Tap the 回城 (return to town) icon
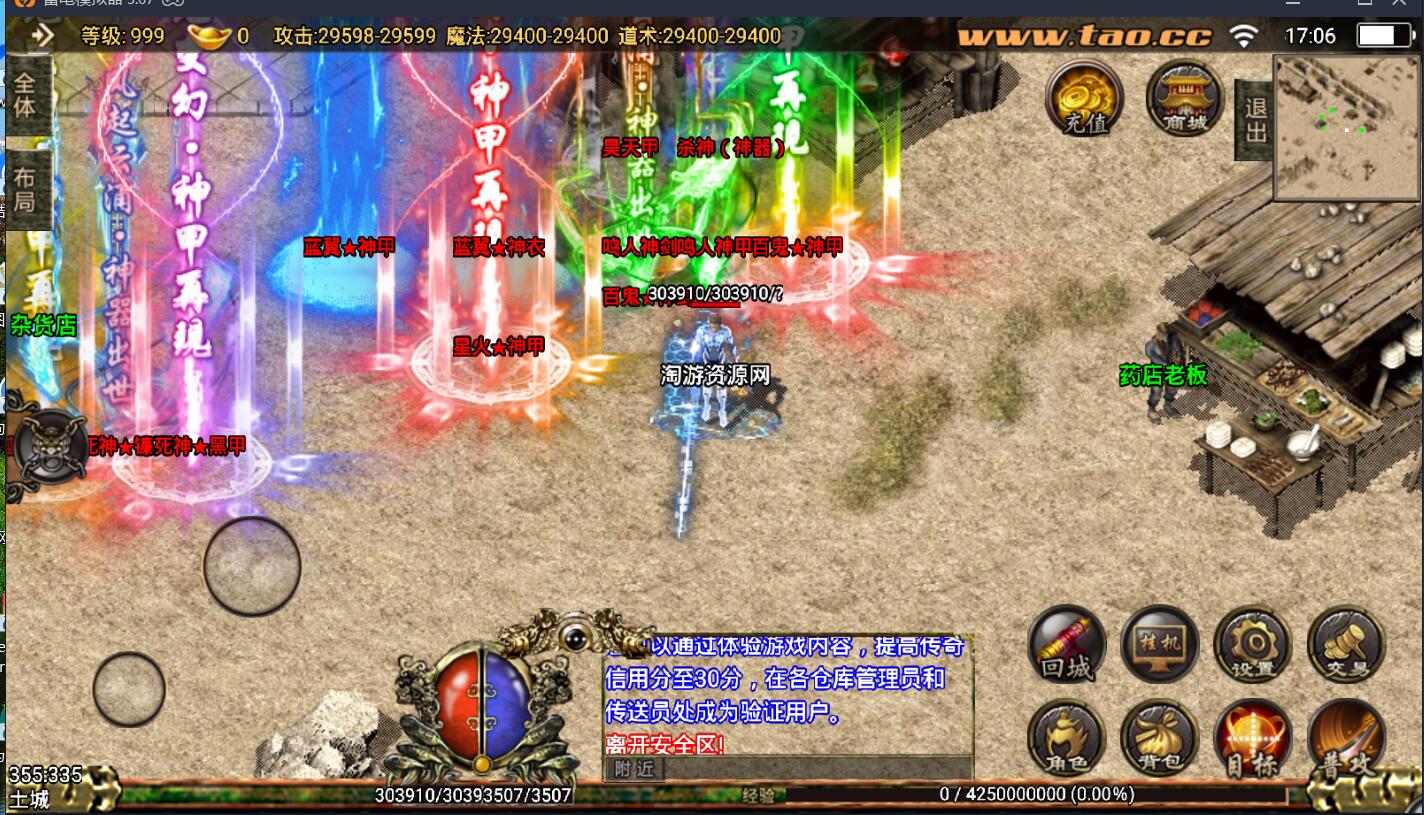The height and width of the screenshot is (815, 1424). [x=1067, y=647]
